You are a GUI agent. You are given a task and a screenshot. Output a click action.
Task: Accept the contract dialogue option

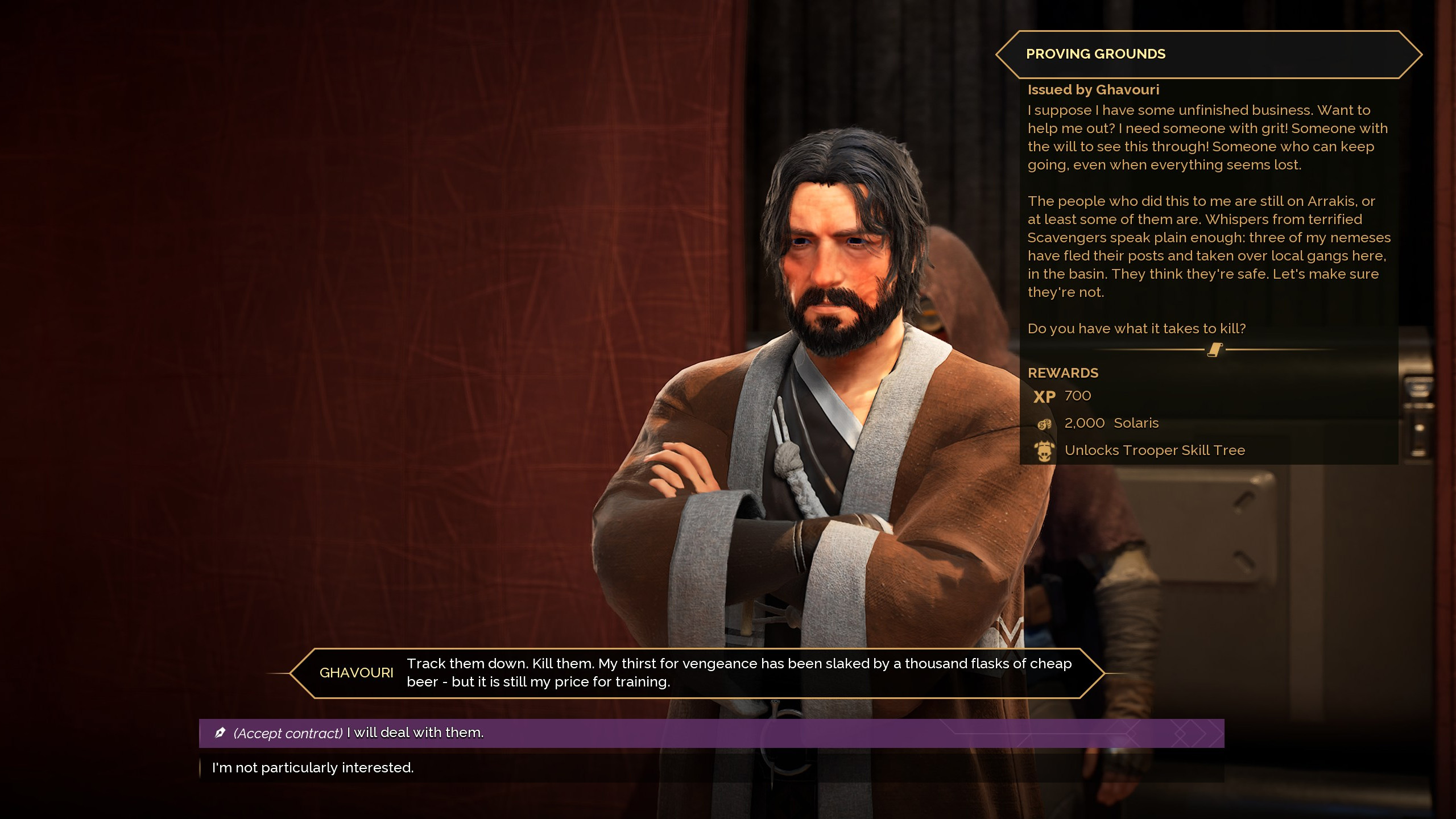[x=358, y=733]
